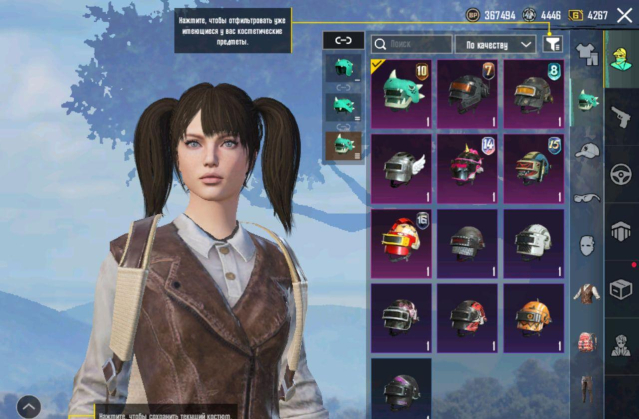Toggle the owned items filter funnel button
The height and width of the screenshot is (419, 639).
pyautogui.click(x=552, y=44)
